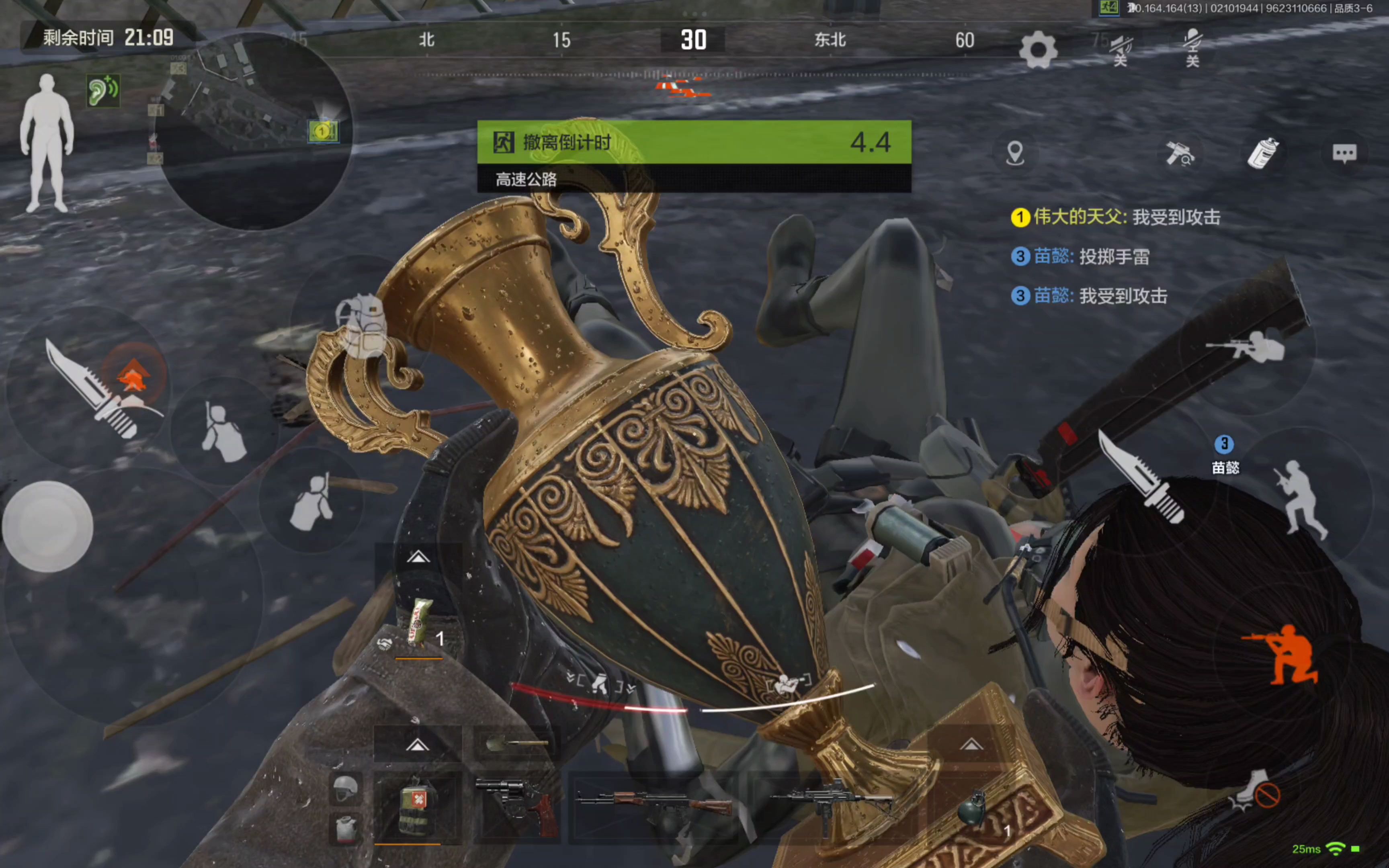Expand the throwables list above the grenade

pyautogui.click(x=971, y=745)
